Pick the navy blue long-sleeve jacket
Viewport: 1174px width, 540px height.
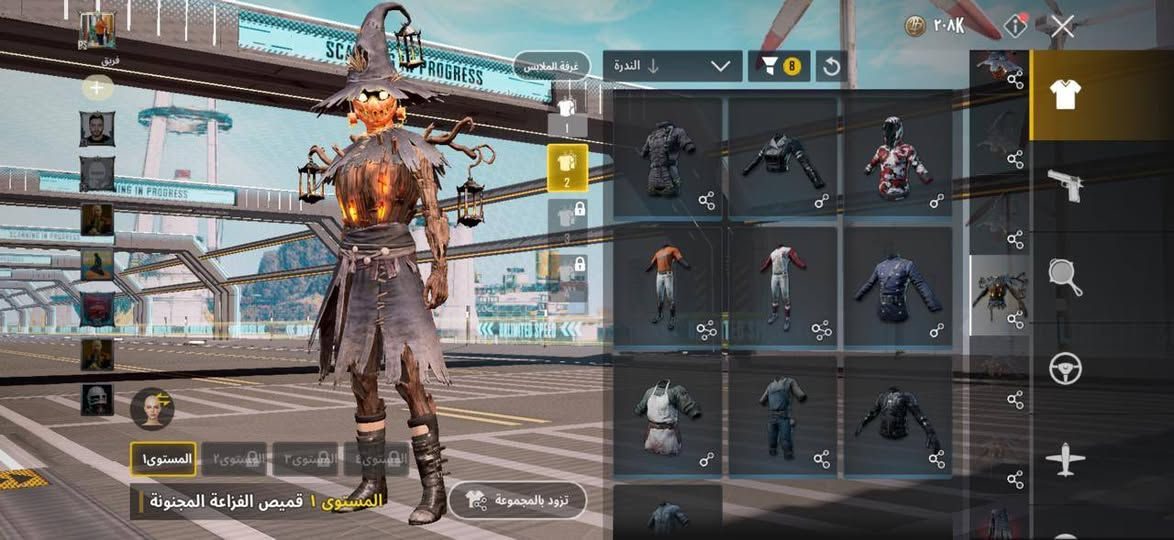coord(898,287)
